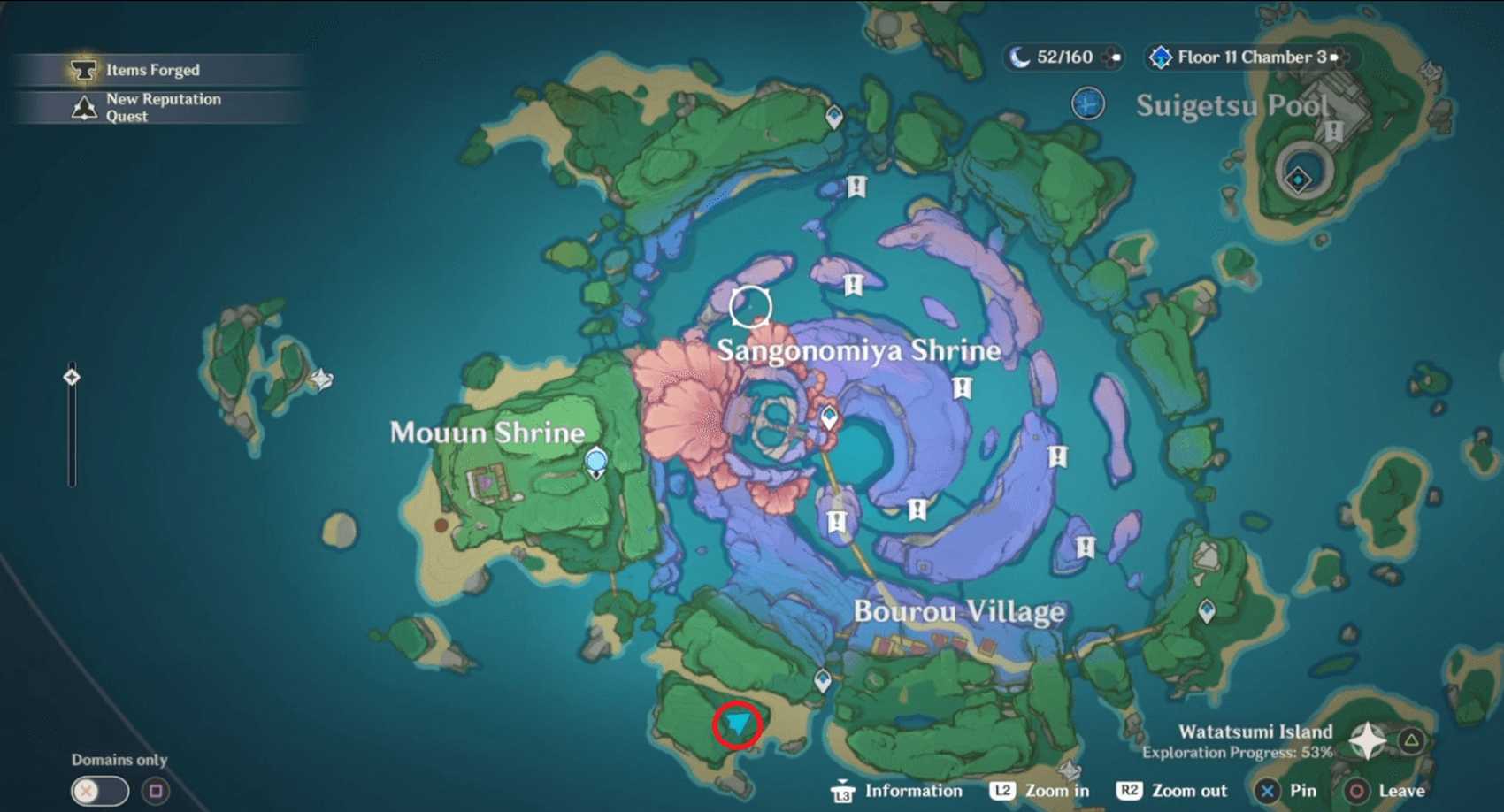Open the Floor 11 Chamber 3 Spiral Abyss shortcut

tap(1249, 57)
